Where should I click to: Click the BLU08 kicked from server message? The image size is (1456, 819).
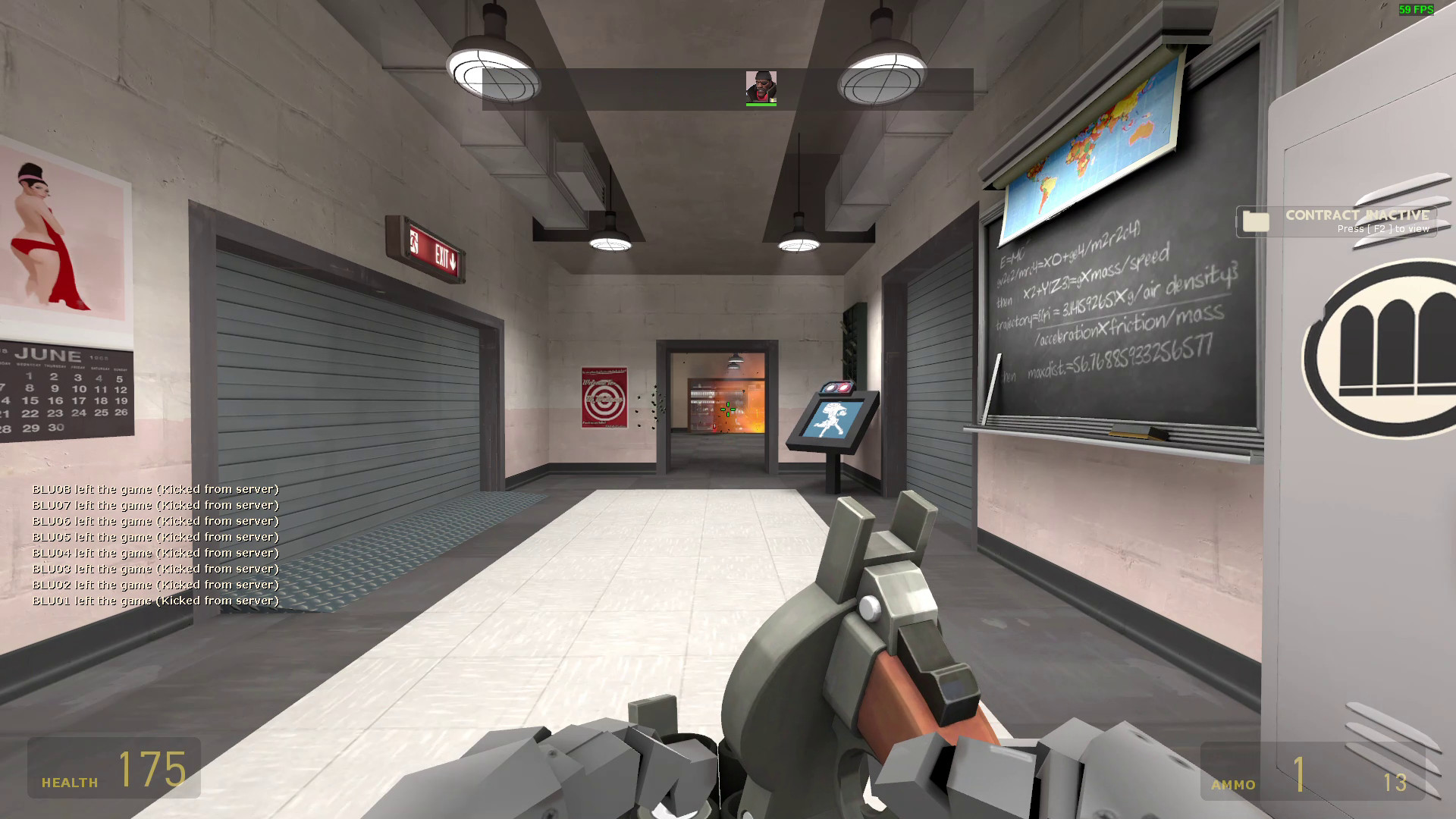154,489
